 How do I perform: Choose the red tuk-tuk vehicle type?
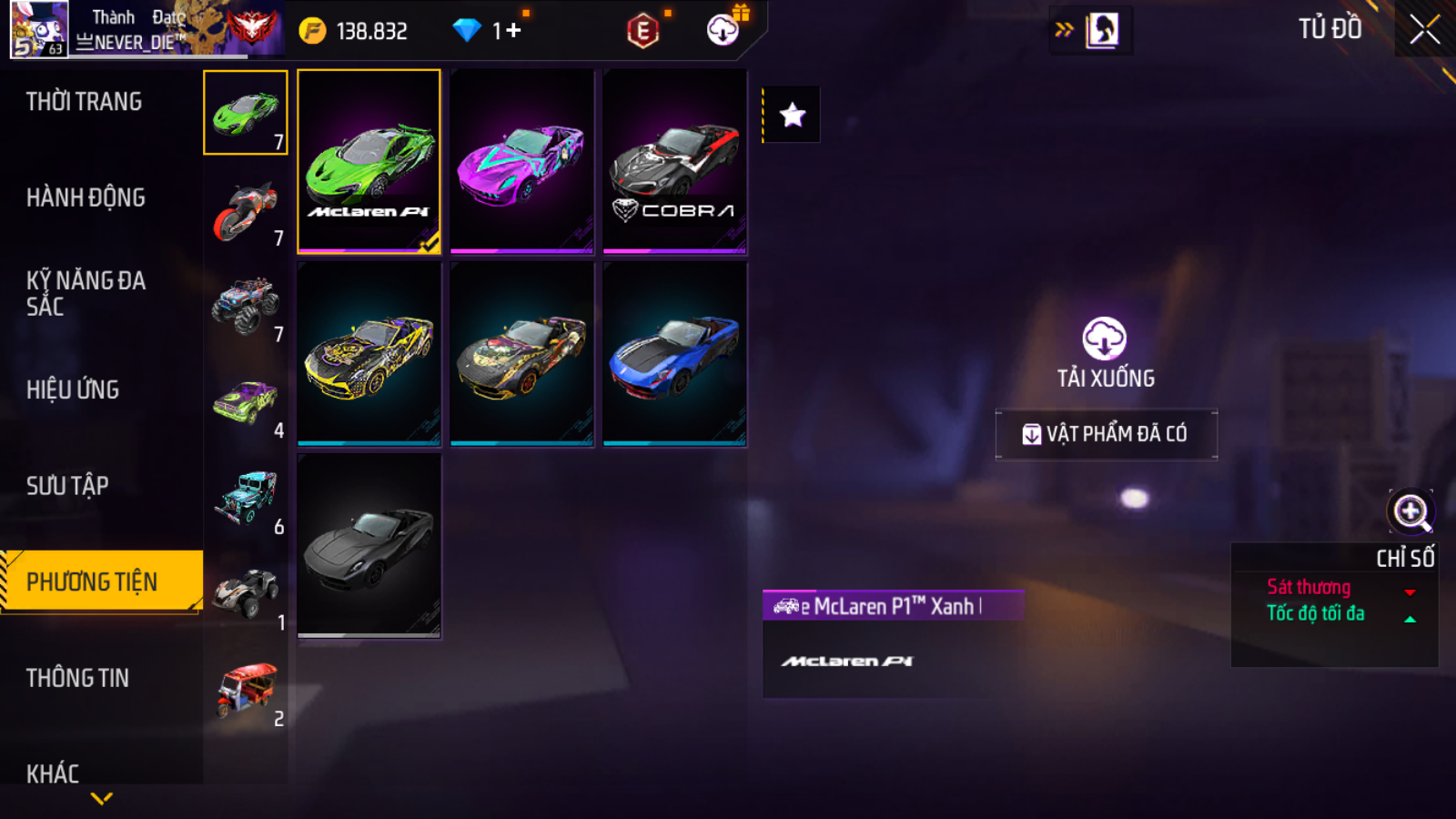point(246,690)
